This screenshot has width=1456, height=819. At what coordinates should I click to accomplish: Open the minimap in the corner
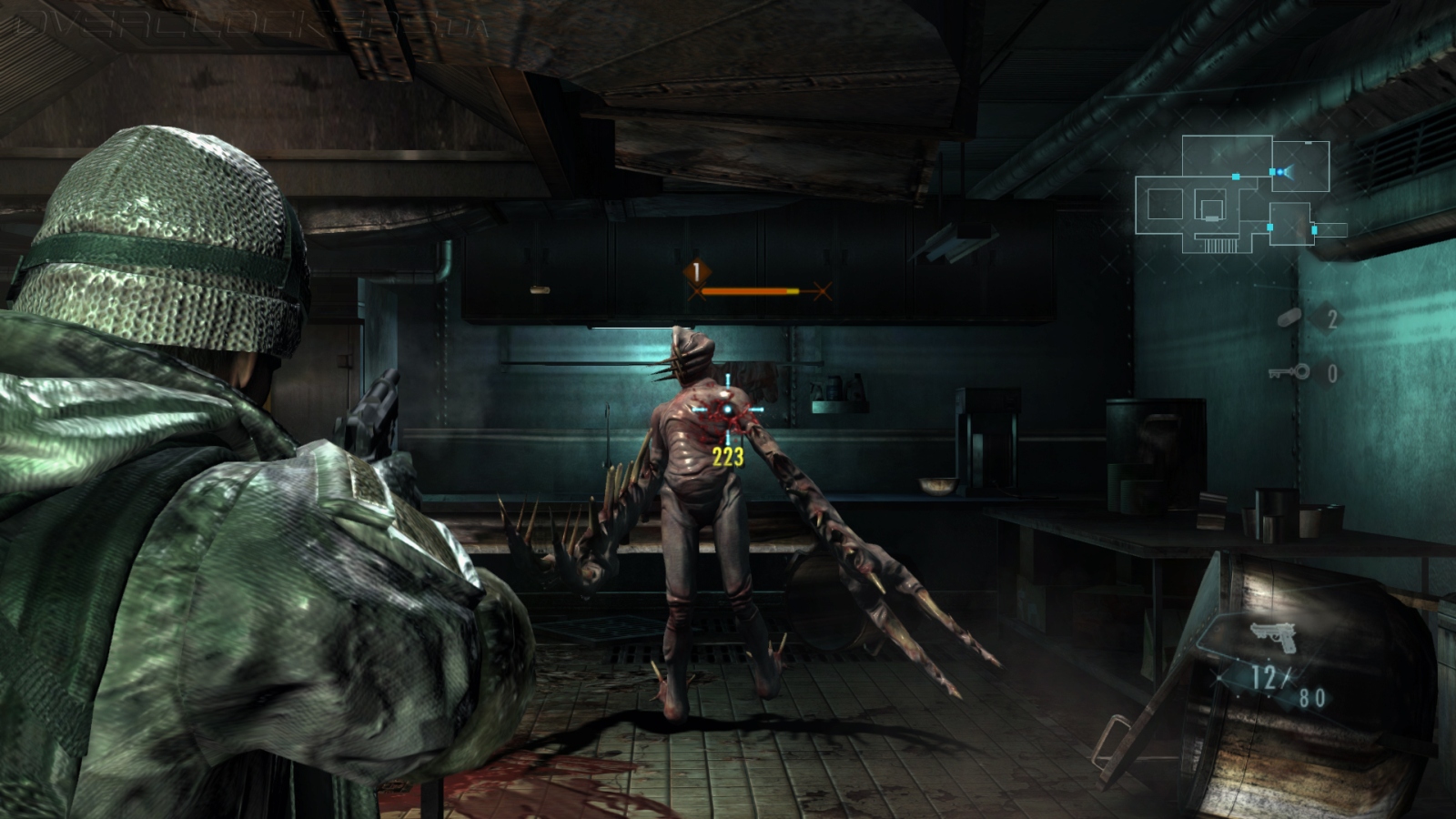(x=1238, y=195)
